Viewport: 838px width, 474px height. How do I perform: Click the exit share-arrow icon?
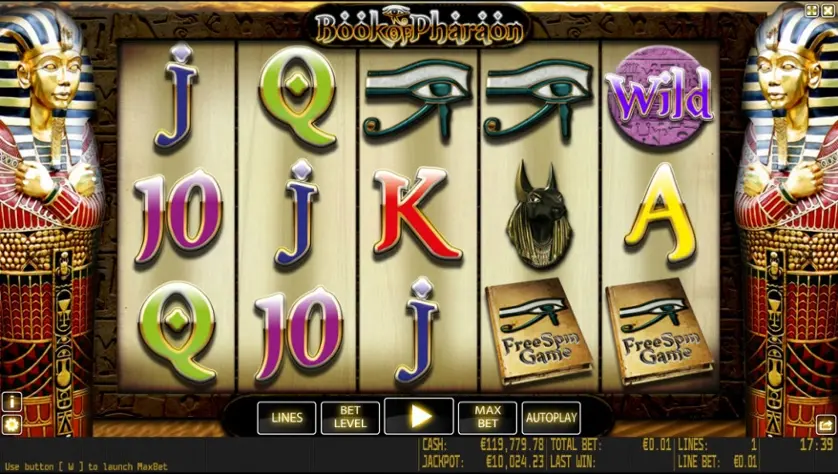[824, 423]
